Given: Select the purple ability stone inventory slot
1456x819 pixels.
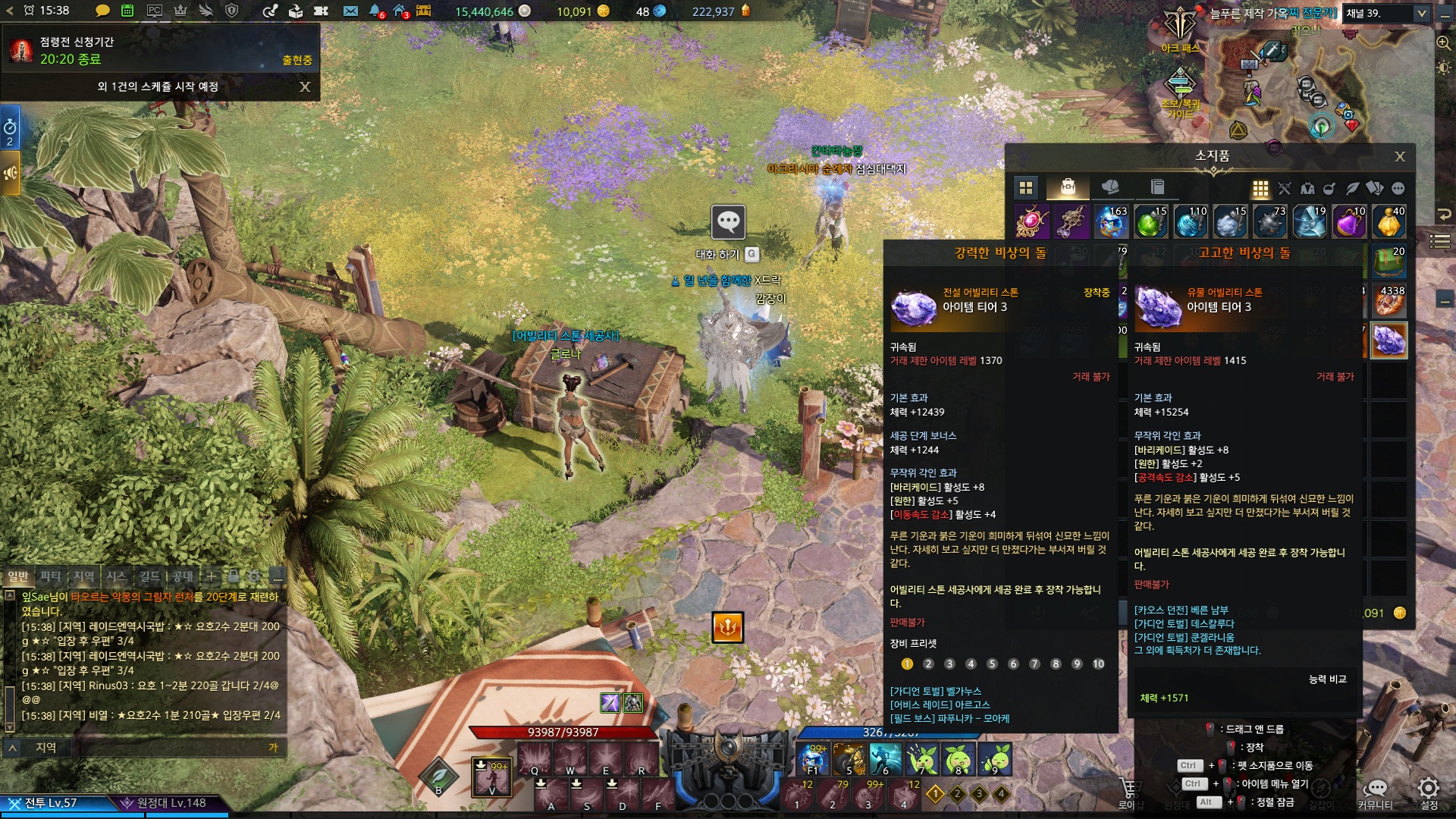Looking at the screenshot, I should 1389,340.
